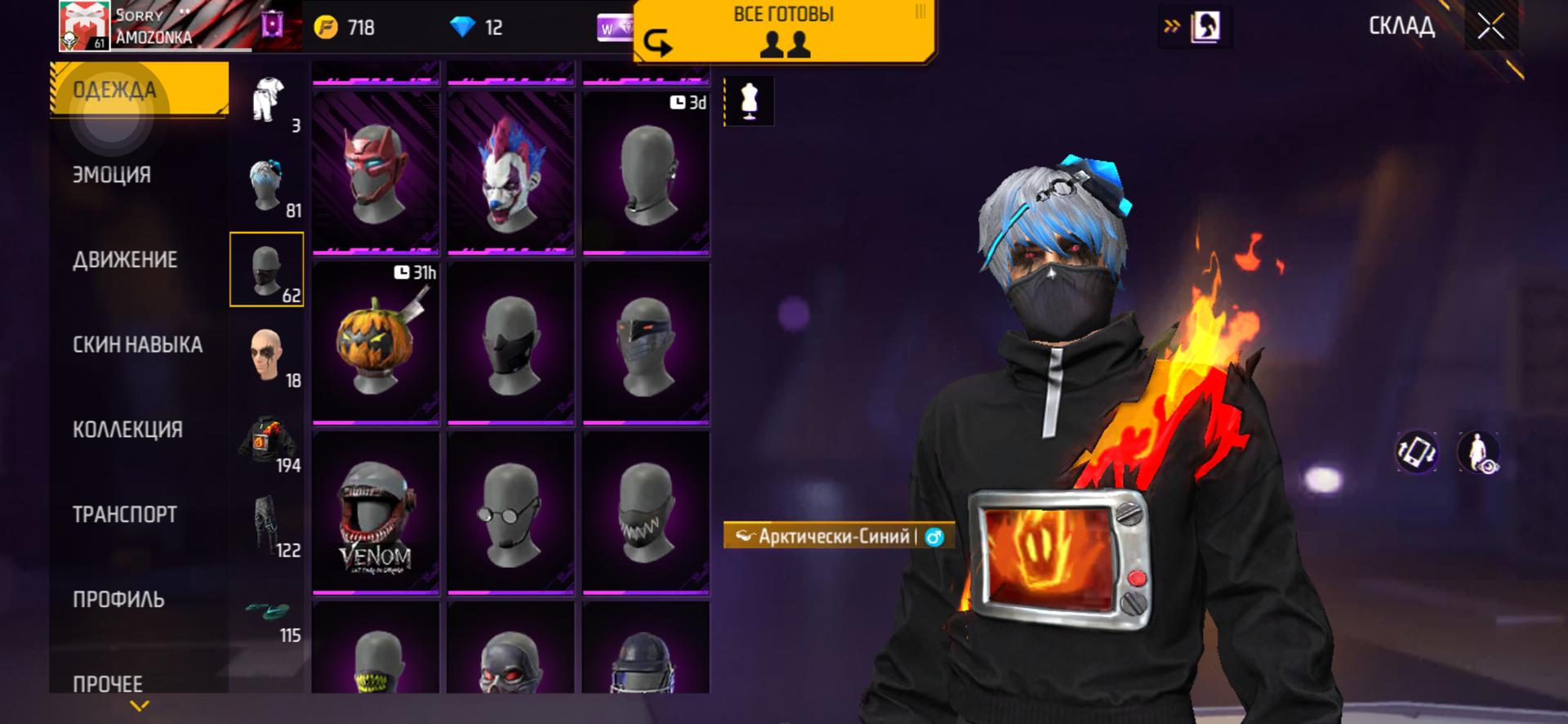
Task: Click the ВСЕ ГОТОВЫ team banner
Action: point(784,31)
